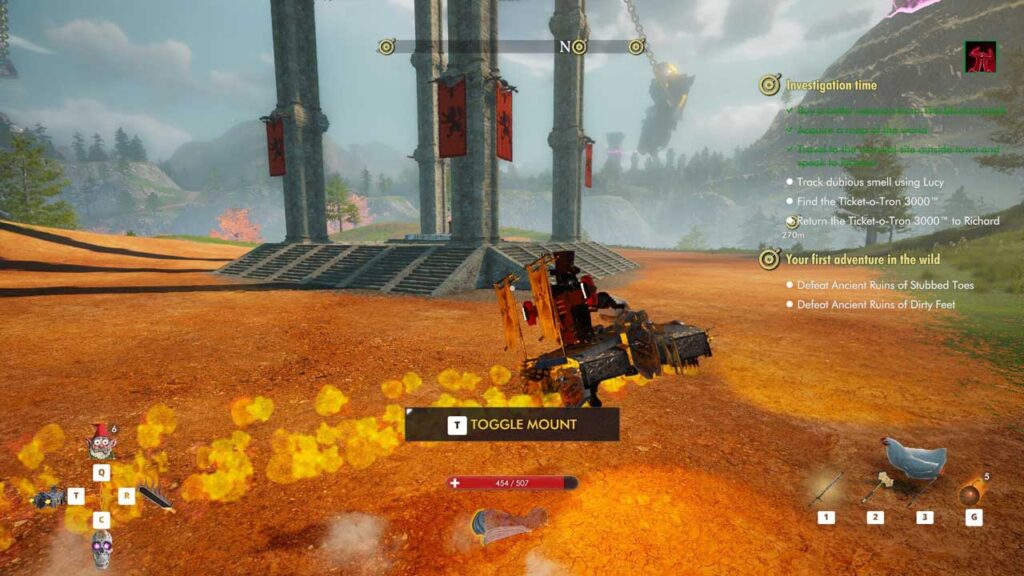Click "Defeat Ancient Ruins of Dirty Feet" objective

tap(878, 304)
